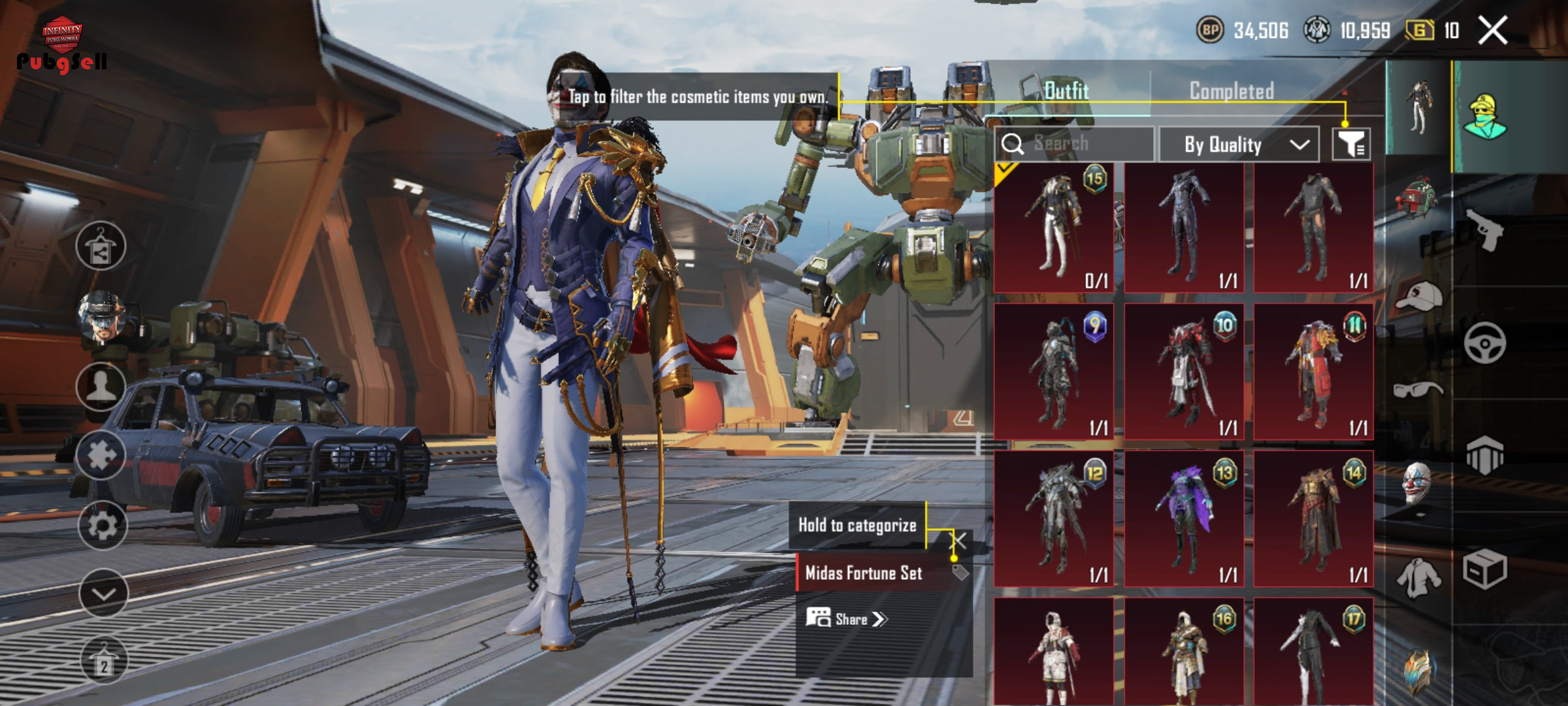Screen dimensions: 1568x706
Task: Open the wardrobe share hanger icon
Action: click(x=101, y=246)
